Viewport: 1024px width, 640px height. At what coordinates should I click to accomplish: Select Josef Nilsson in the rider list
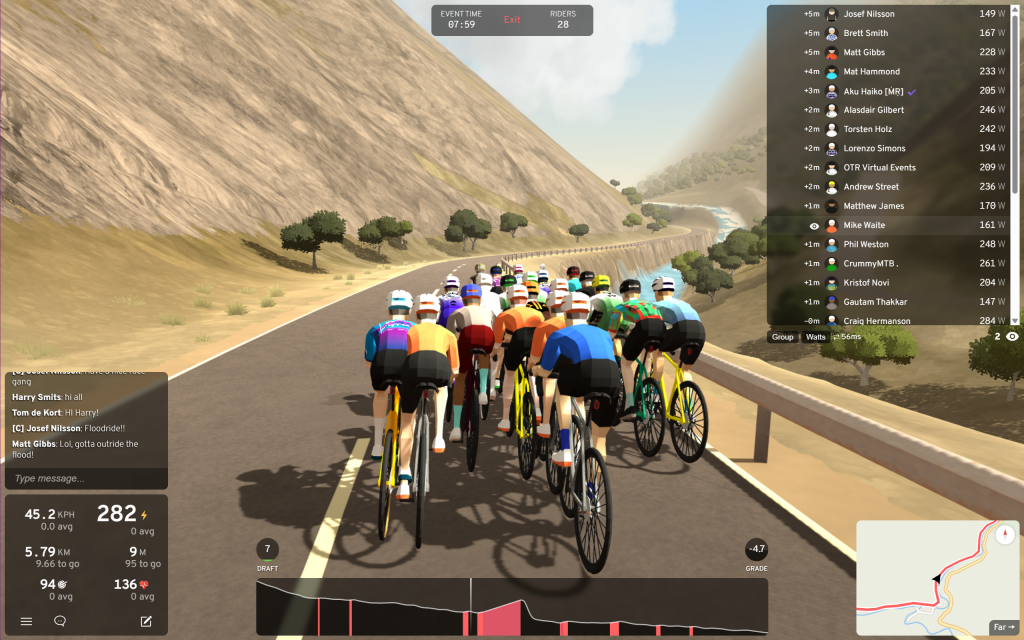tap(869, 14)
